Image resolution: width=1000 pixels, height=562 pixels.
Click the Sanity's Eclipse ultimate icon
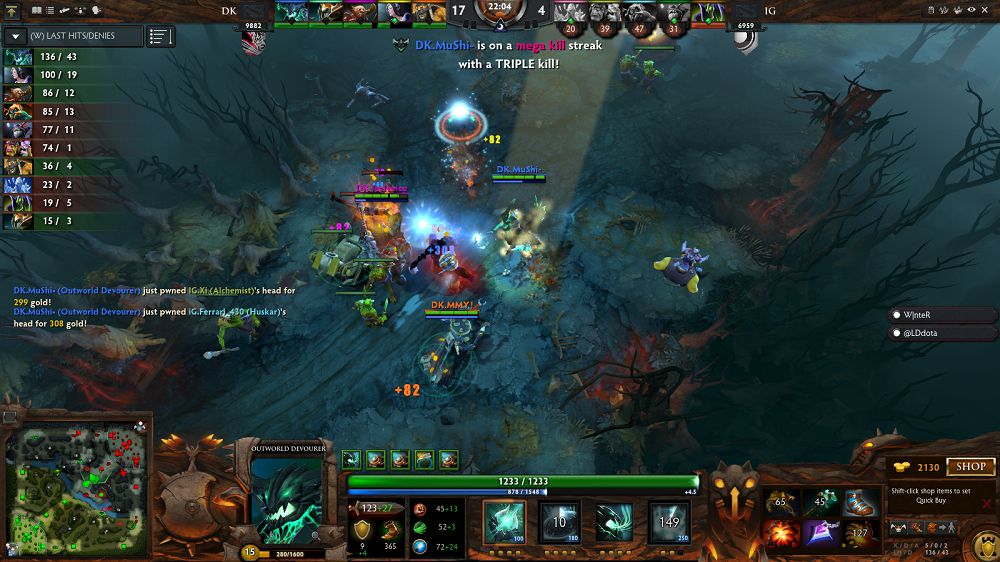point(669,521)
